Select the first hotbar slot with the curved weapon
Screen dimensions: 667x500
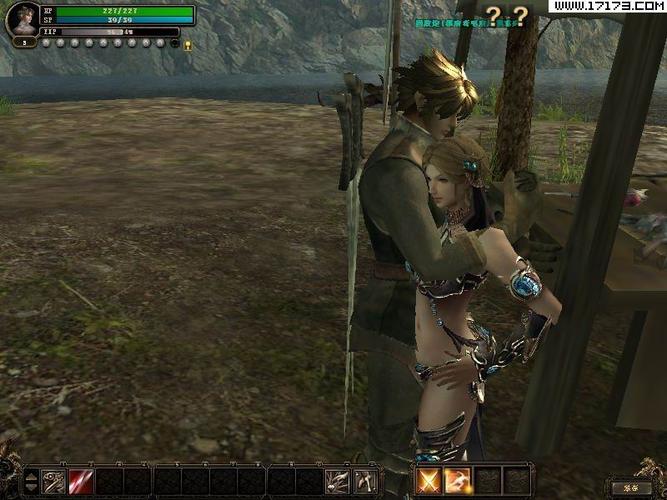click(54, 480)
